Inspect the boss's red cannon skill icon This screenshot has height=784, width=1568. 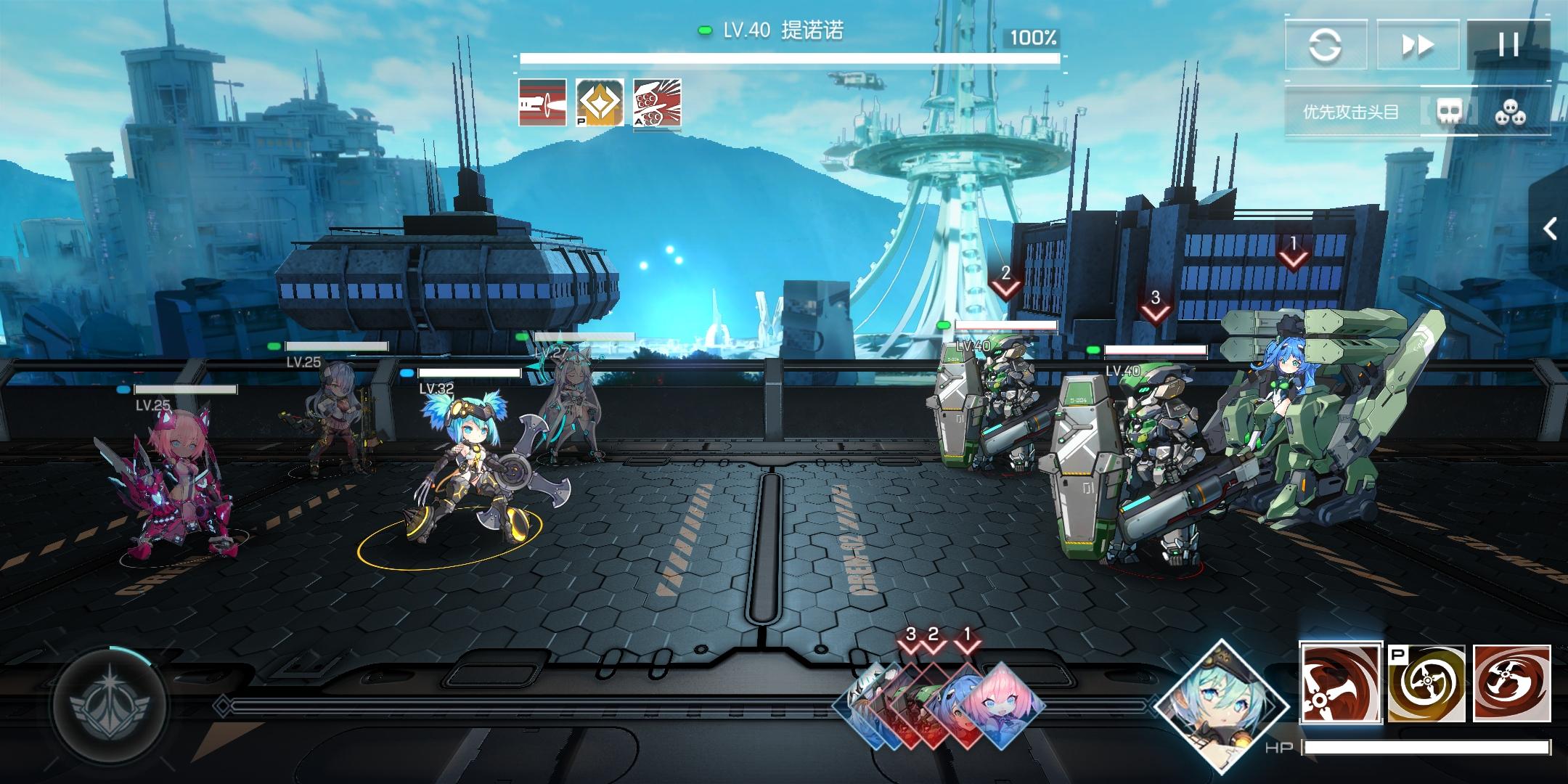(x=542, y=102)
